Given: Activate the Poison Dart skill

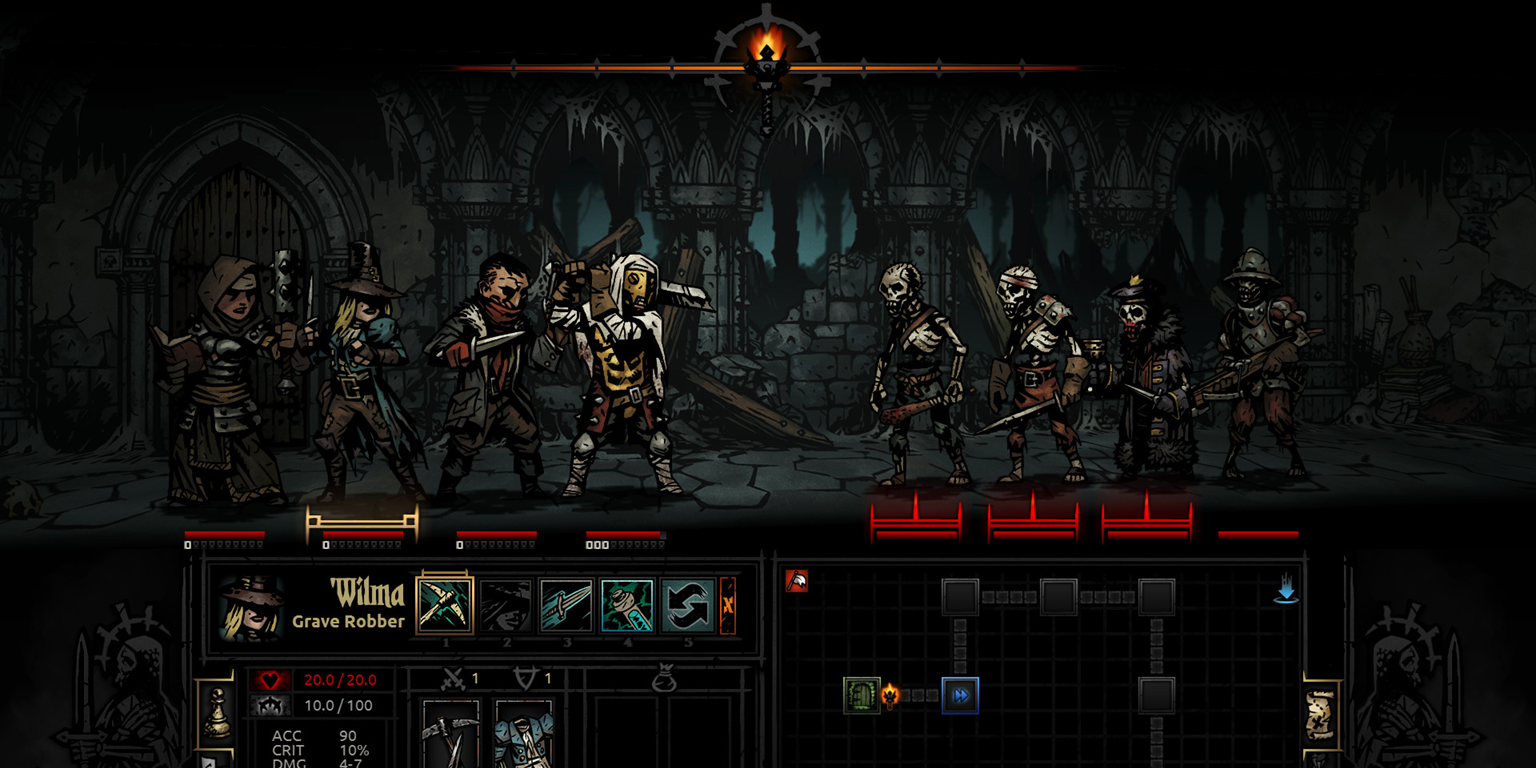Looking at the screenshot, I should (x=628, y=606).
